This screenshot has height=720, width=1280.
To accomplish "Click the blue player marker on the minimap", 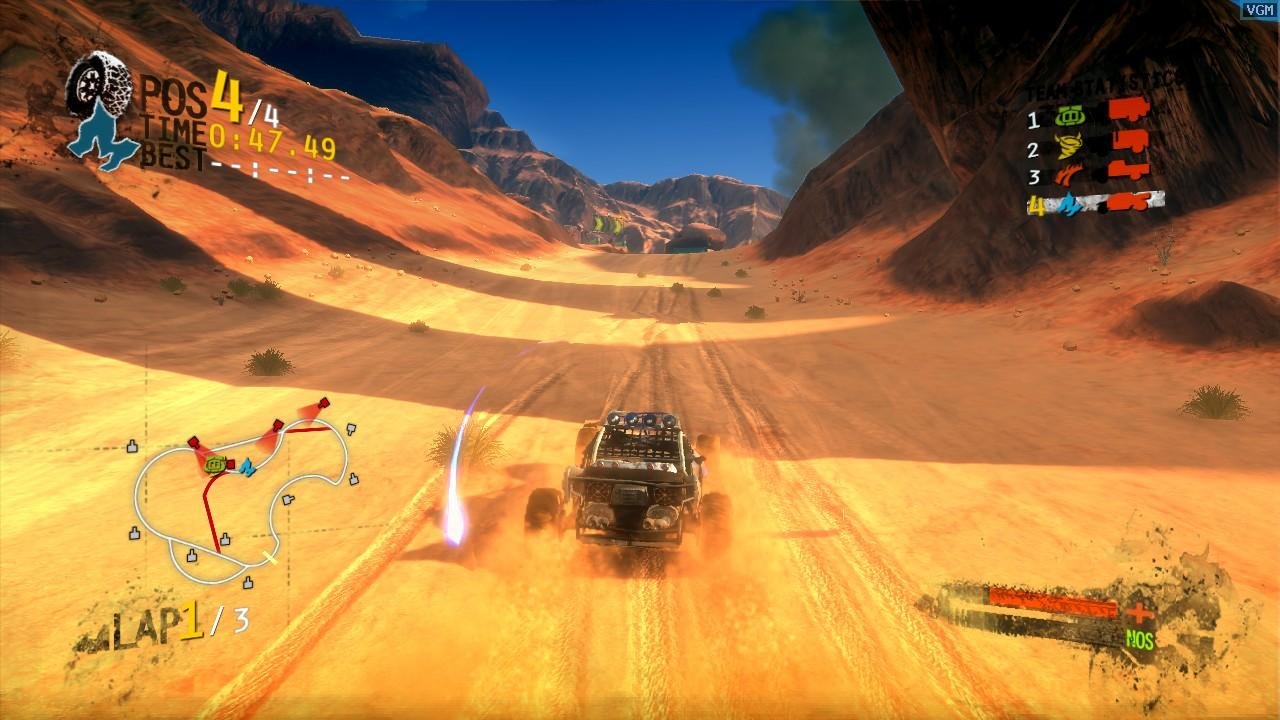I will pyautogui.click(x=246, y=467).
